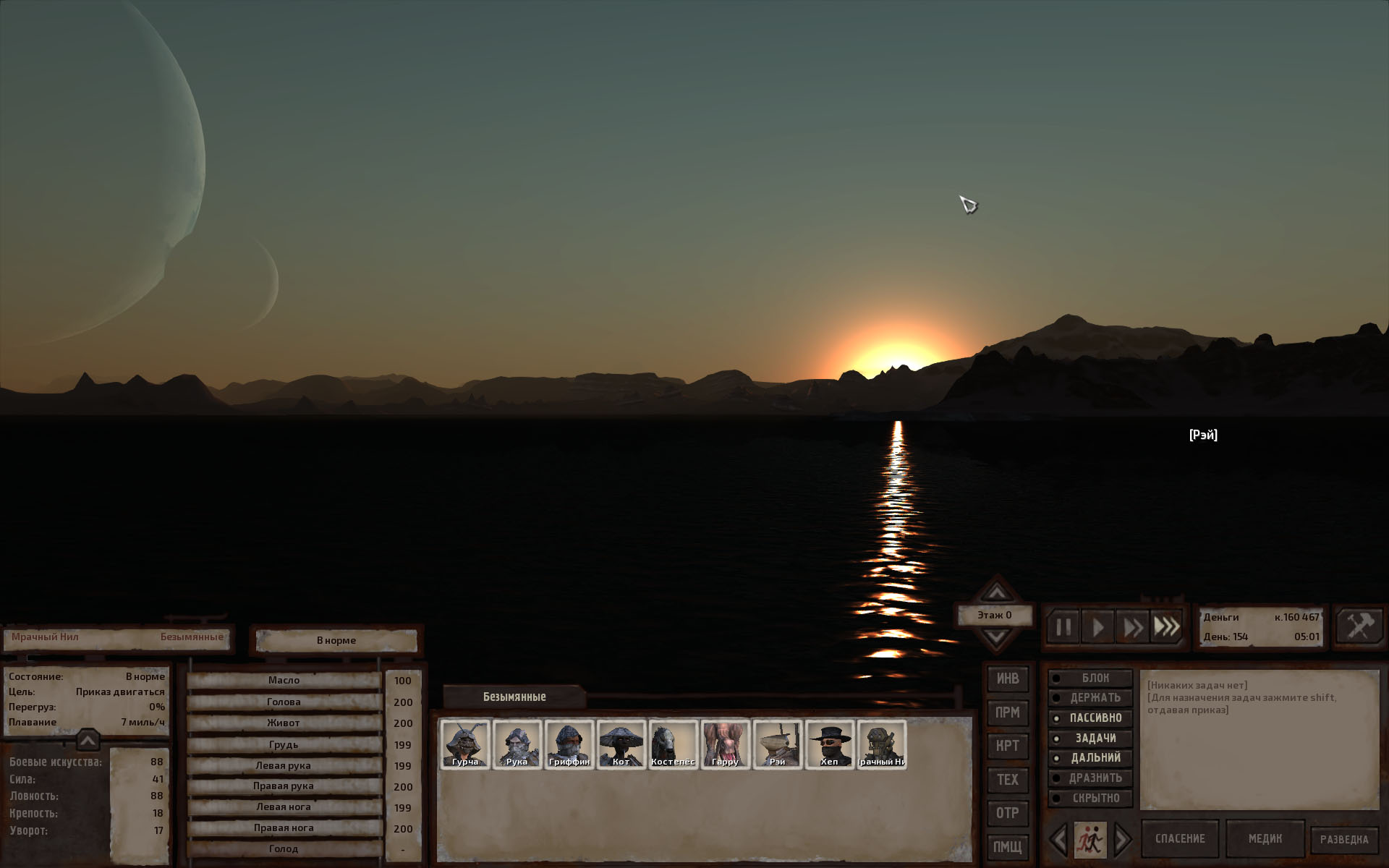The width and height of the screenshot is (1389, 868).
Task: Click the ПРМ side button
Action: (1007, 712)
